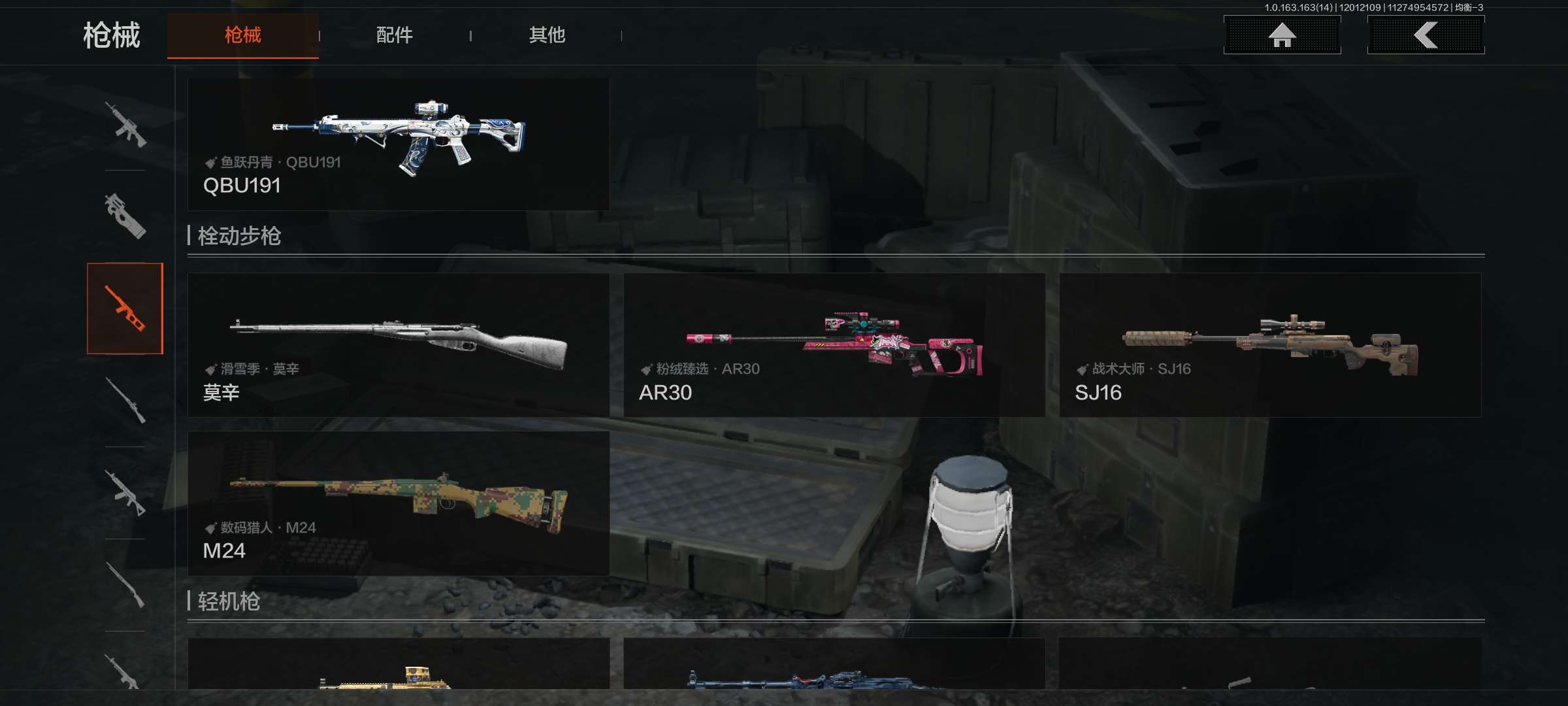Image resolution: width=1568 pixels, height=706 pixels.
Task: Switch to the submachine gun category icon
Action: (125, 216)
